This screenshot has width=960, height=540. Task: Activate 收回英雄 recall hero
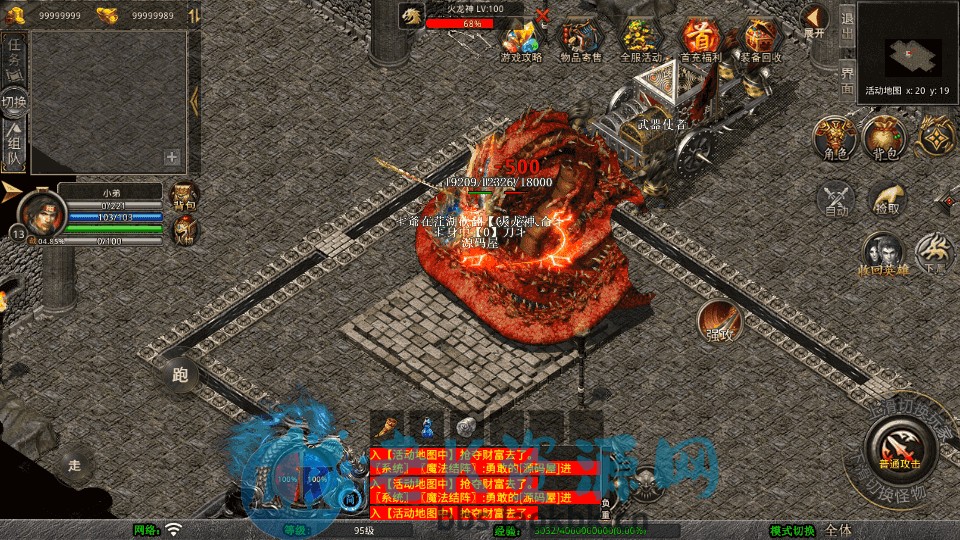pos(884,253)
